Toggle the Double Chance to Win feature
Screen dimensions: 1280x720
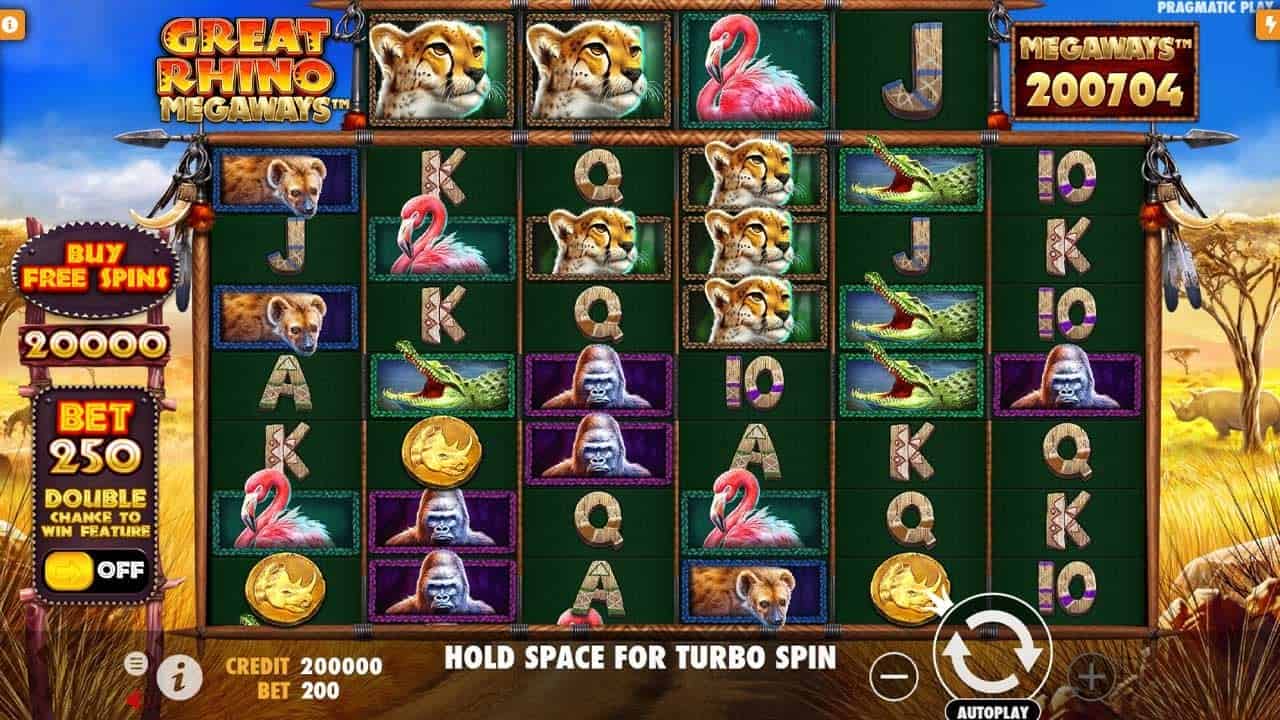96,572
